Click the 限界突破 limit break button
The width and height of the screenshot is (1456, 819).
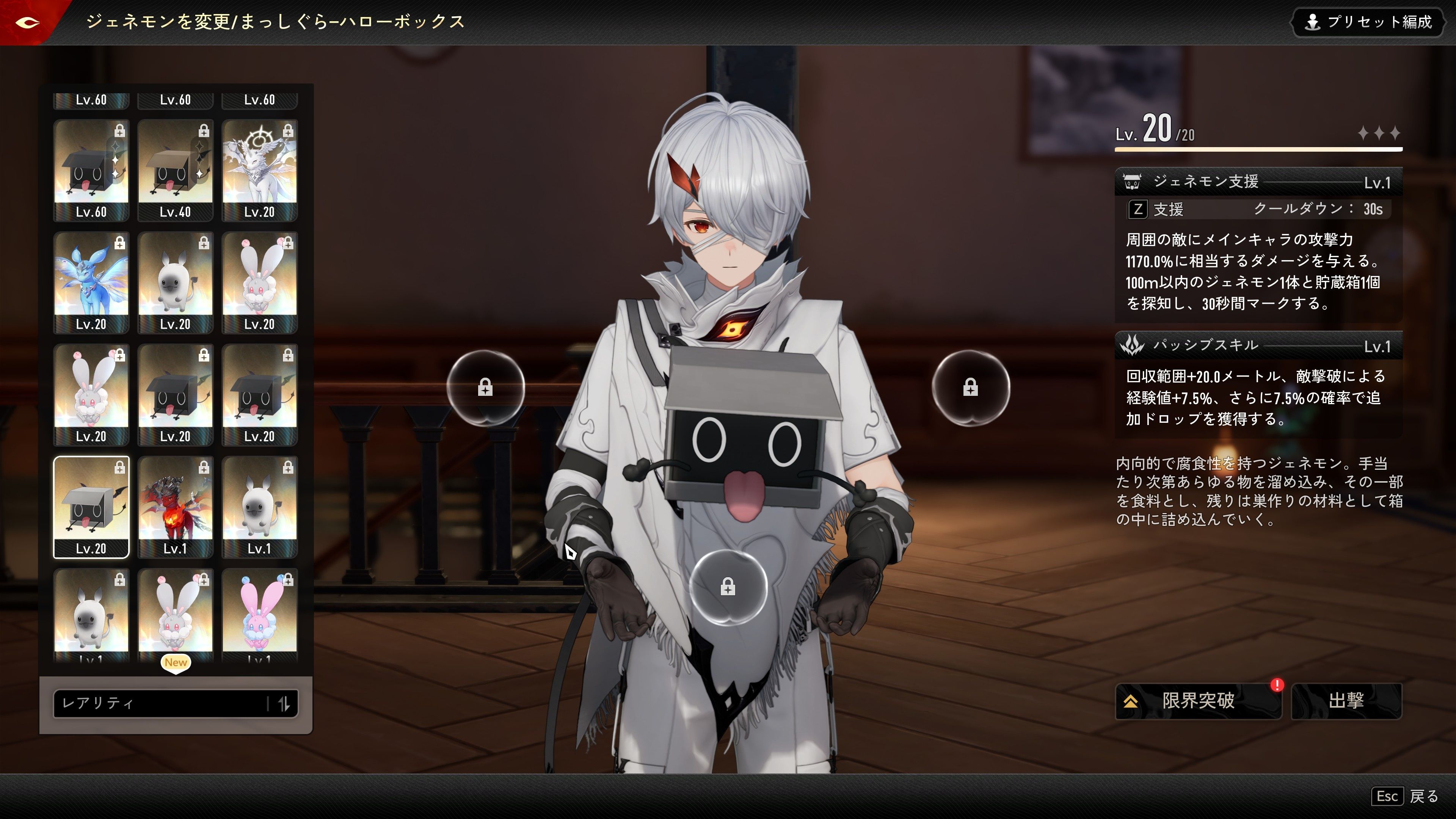[1198, 701]
